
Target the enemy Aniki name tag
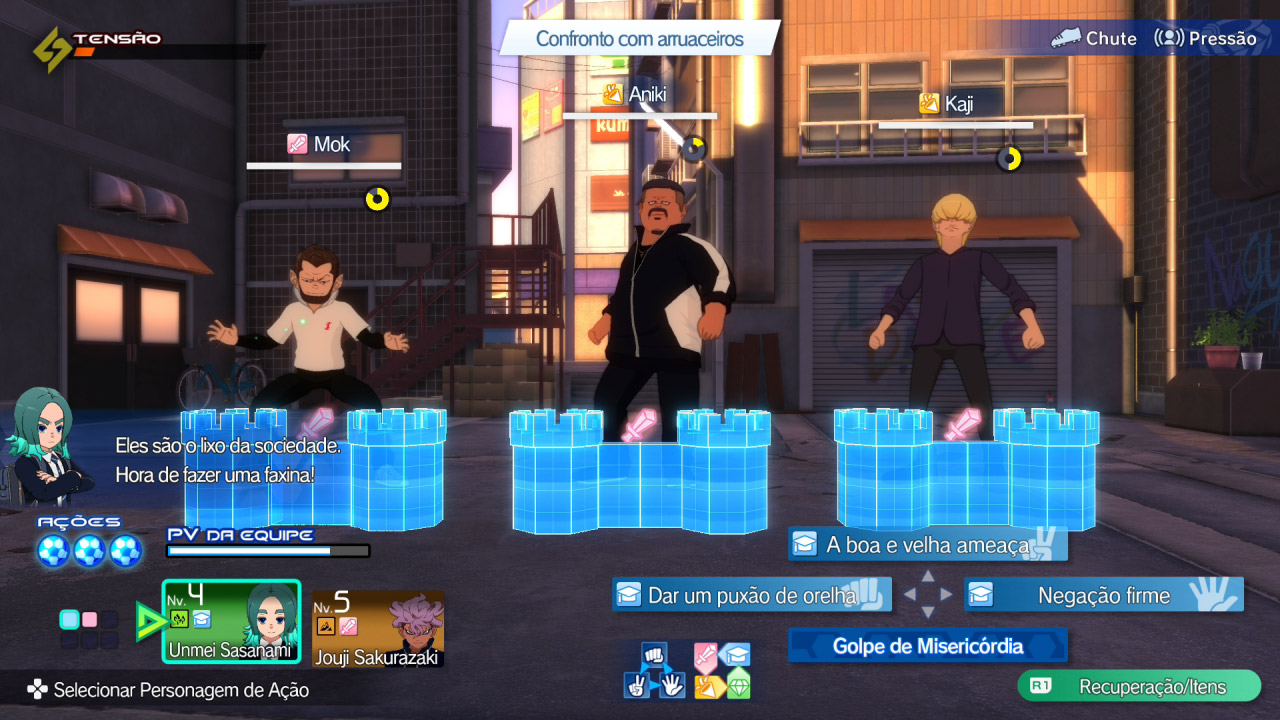(x=636, y=94)
